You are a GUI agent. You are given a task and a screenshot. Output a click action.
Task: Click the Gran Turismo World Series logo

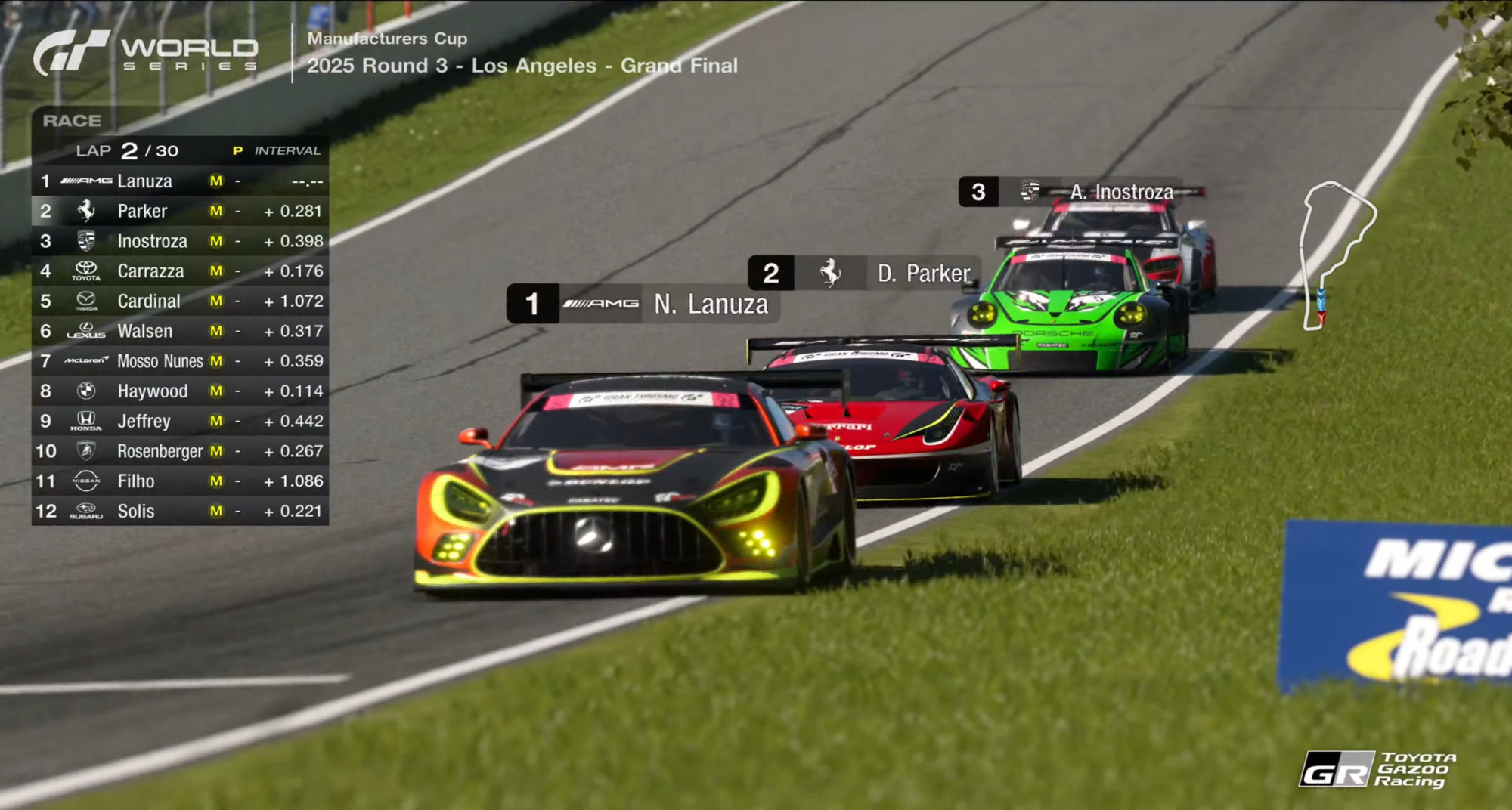pyautogui.click(x=145, y=53)
